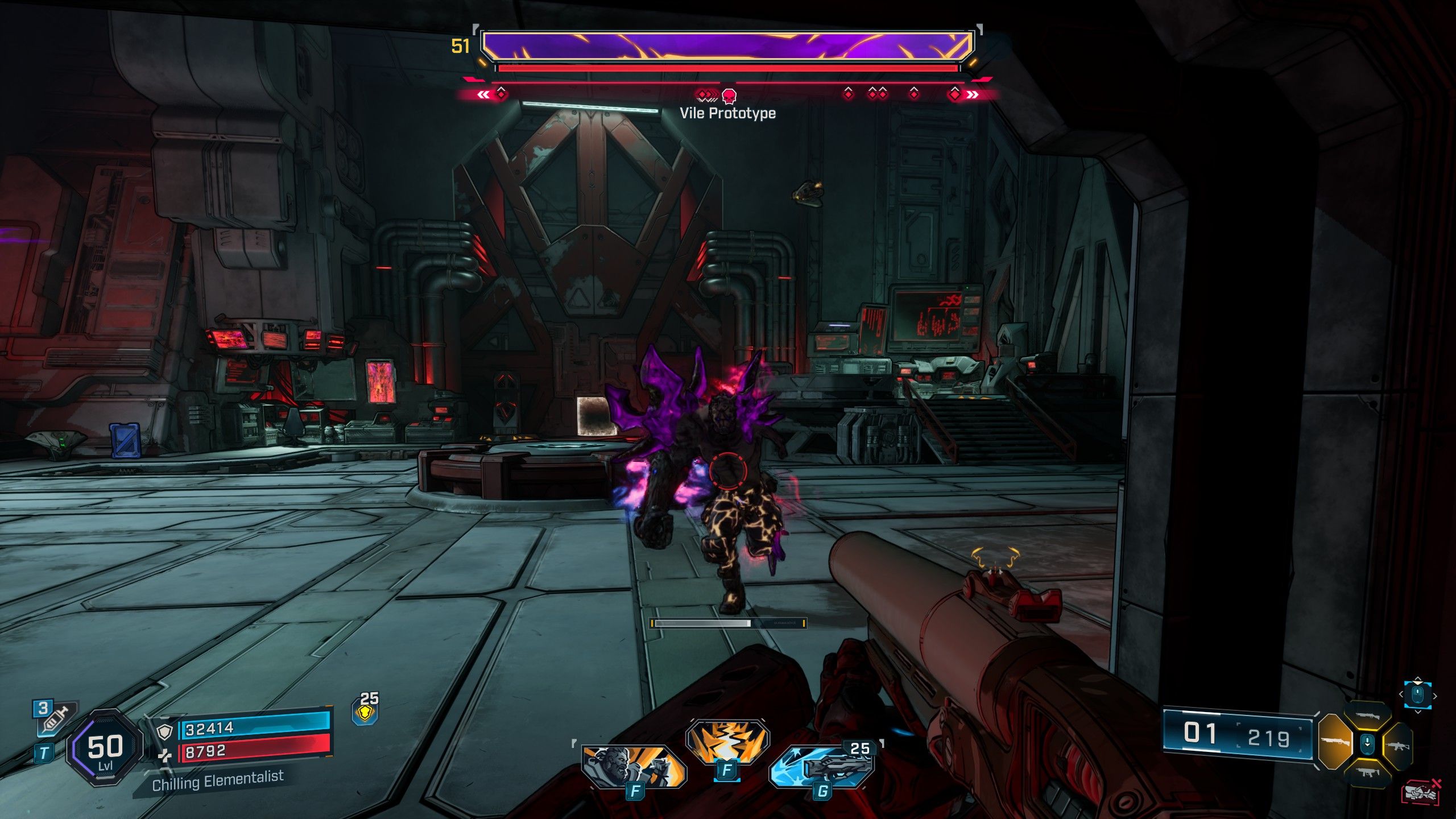
Task: Trigger the orange lightning burst ability
Action: (727, 740)
